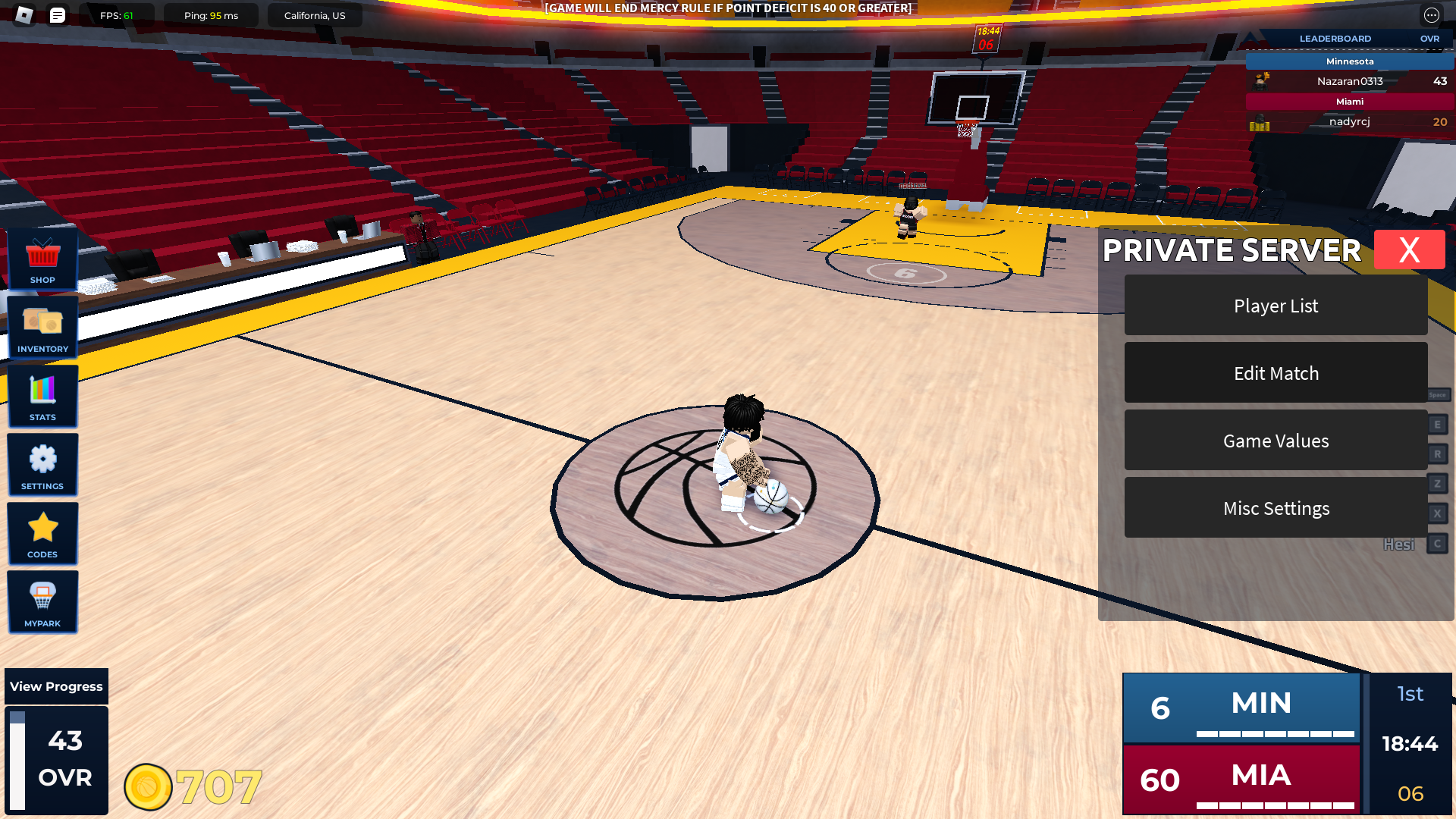Image resolution: width=1456 pixels, height=819 pixels.
Task: Open the Shop
Action: coord(42,259)
